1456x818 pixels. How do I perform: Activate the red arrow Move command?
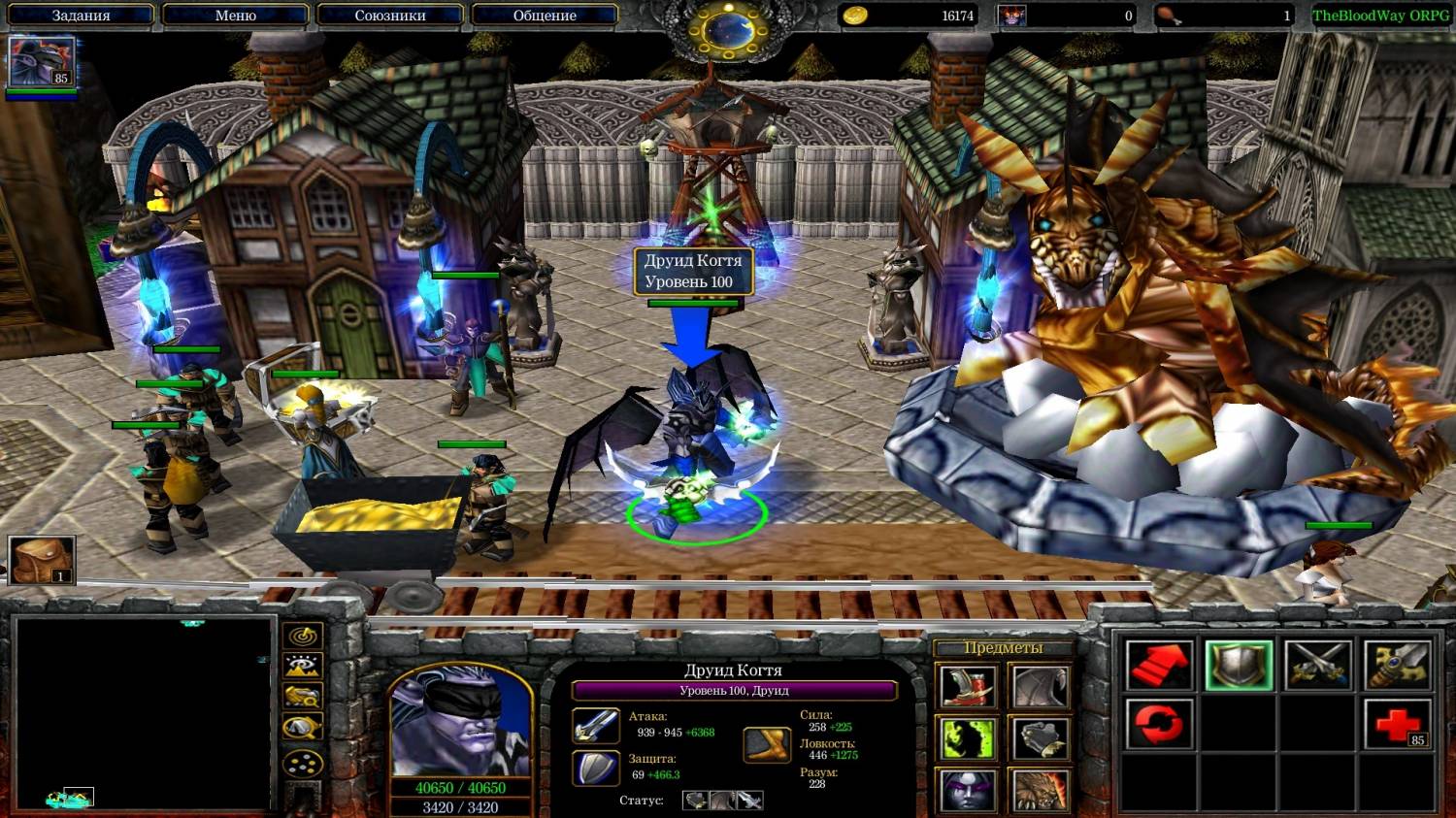[1159, 667]
